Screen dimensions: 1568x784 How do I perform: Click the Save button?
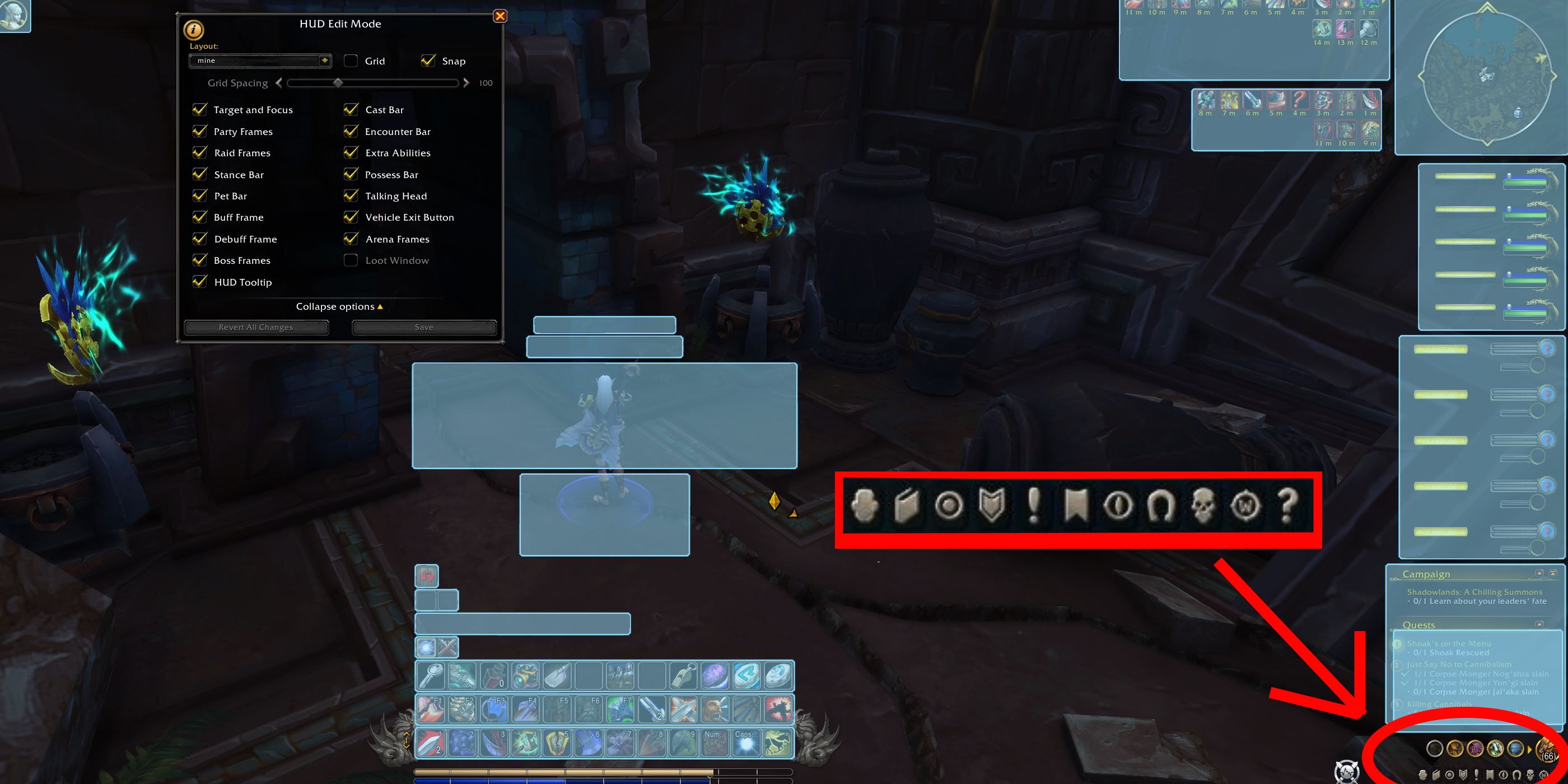tap(424, 327)
